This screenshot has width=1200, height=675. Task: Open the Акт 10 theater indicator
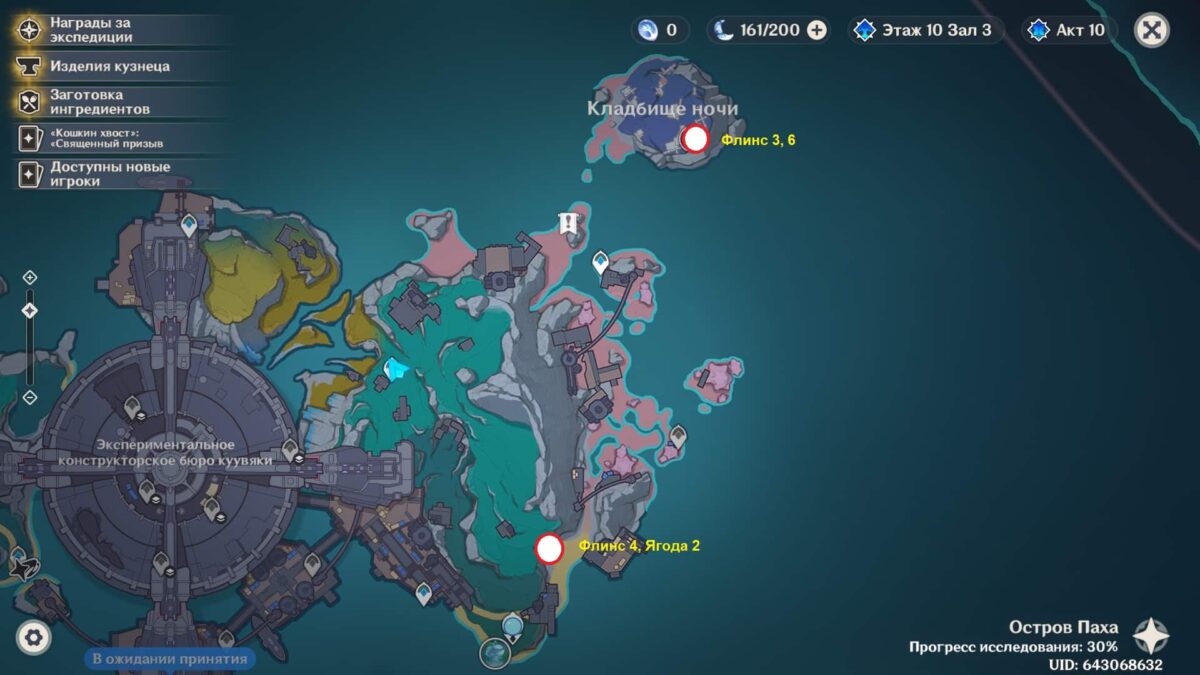click(x=1069, y=30)
